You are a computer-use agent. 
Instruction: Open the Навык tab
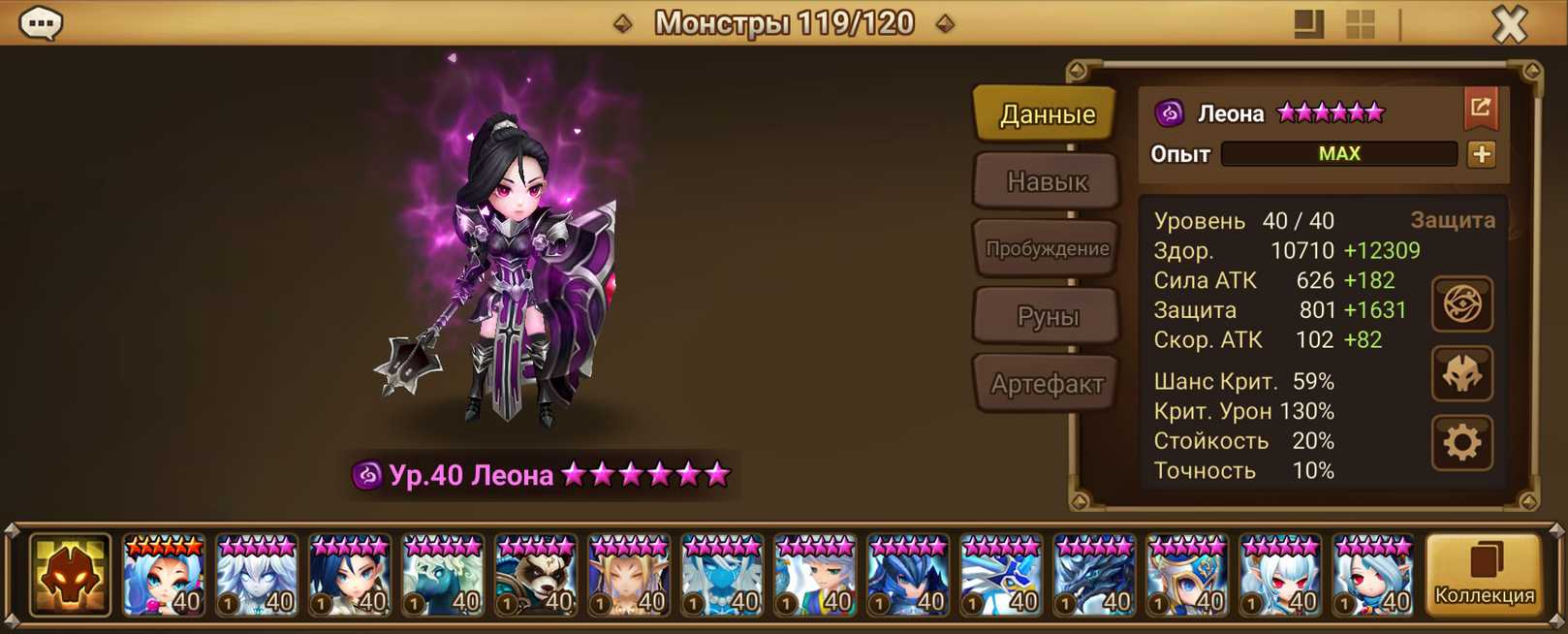[x=1047, y=181]
